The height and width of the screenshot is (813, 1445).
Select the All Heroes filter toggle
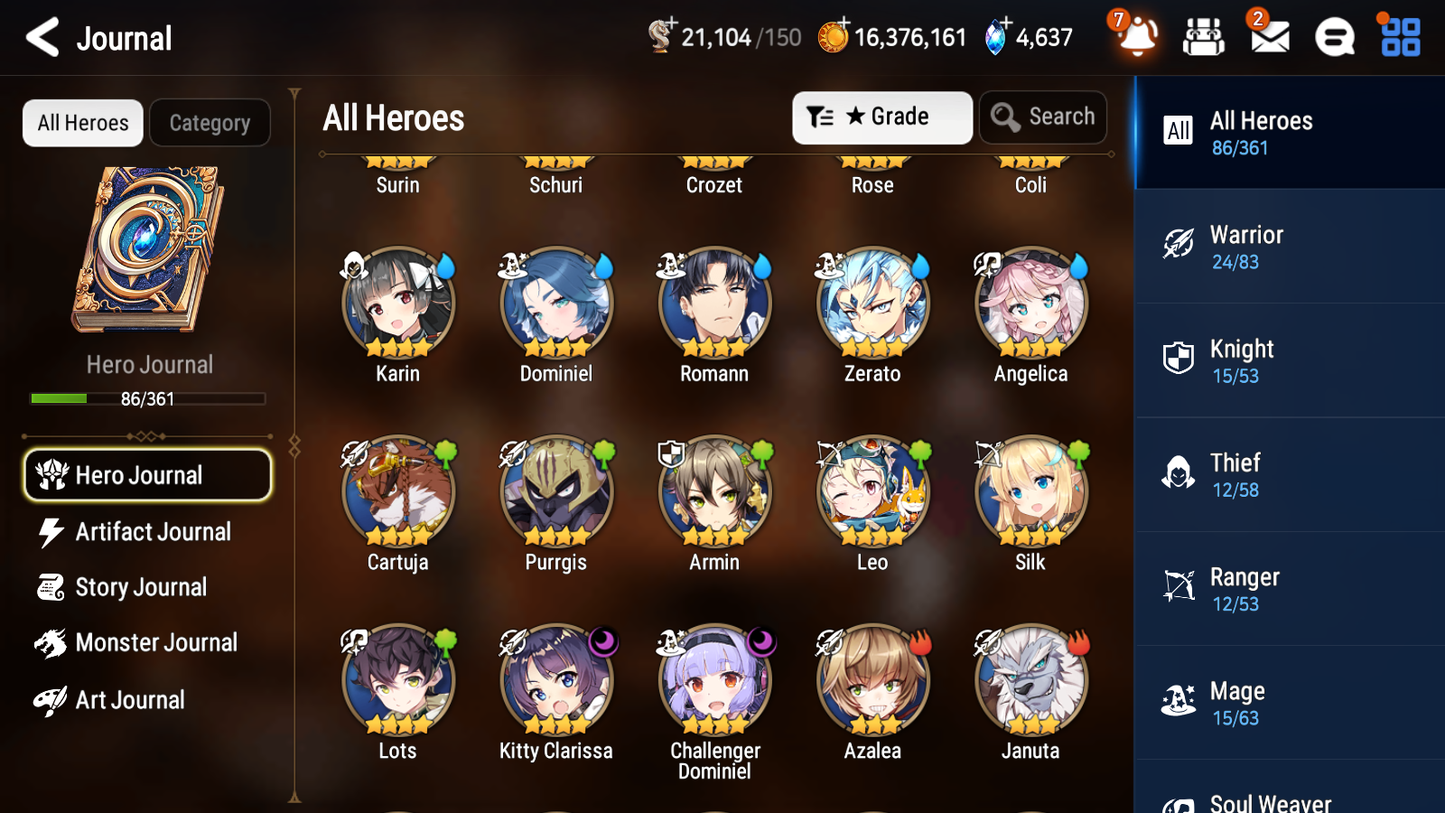click(x=82, y=122)
